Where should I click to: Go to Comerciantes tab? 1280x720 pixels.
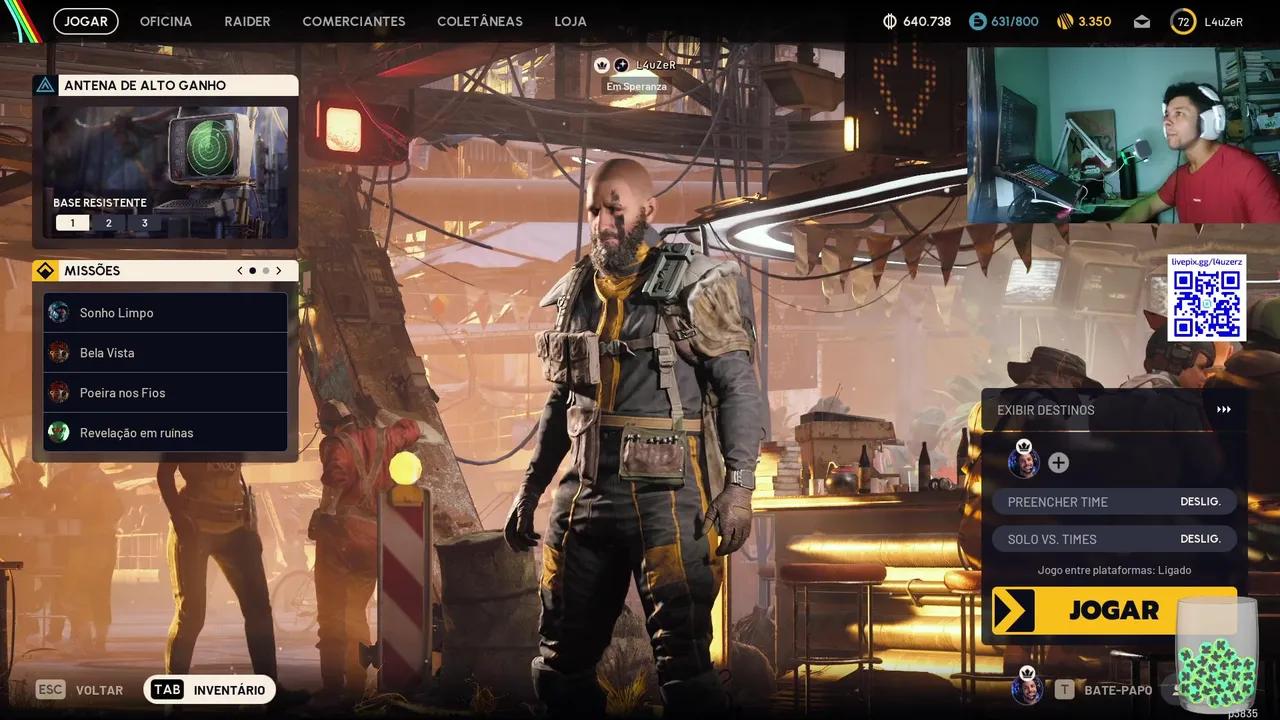pos(354,21)
